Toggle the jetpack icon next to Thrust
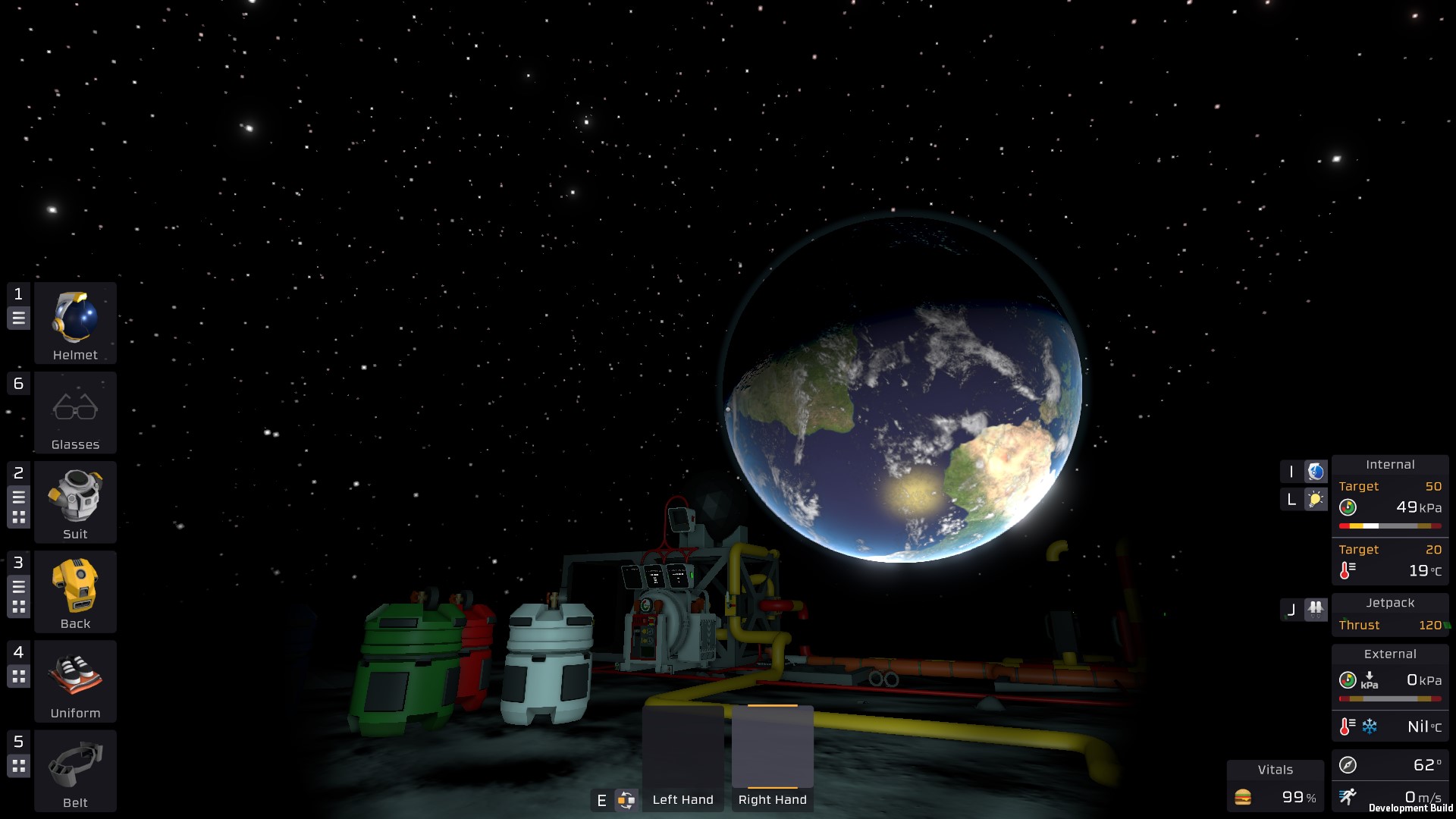This screenshot has width=1456, height=819. [x=1316, y=609]
